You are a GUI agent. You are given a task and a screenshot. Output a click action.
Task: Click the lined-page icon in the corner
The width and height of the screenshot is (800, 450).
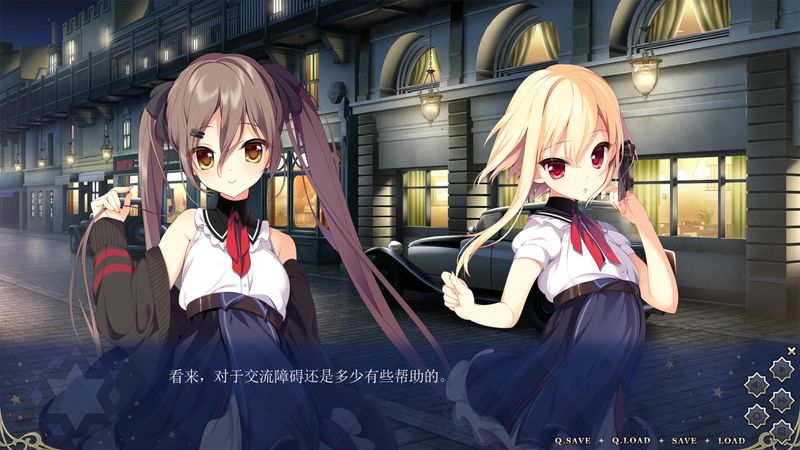click(781, 431)
